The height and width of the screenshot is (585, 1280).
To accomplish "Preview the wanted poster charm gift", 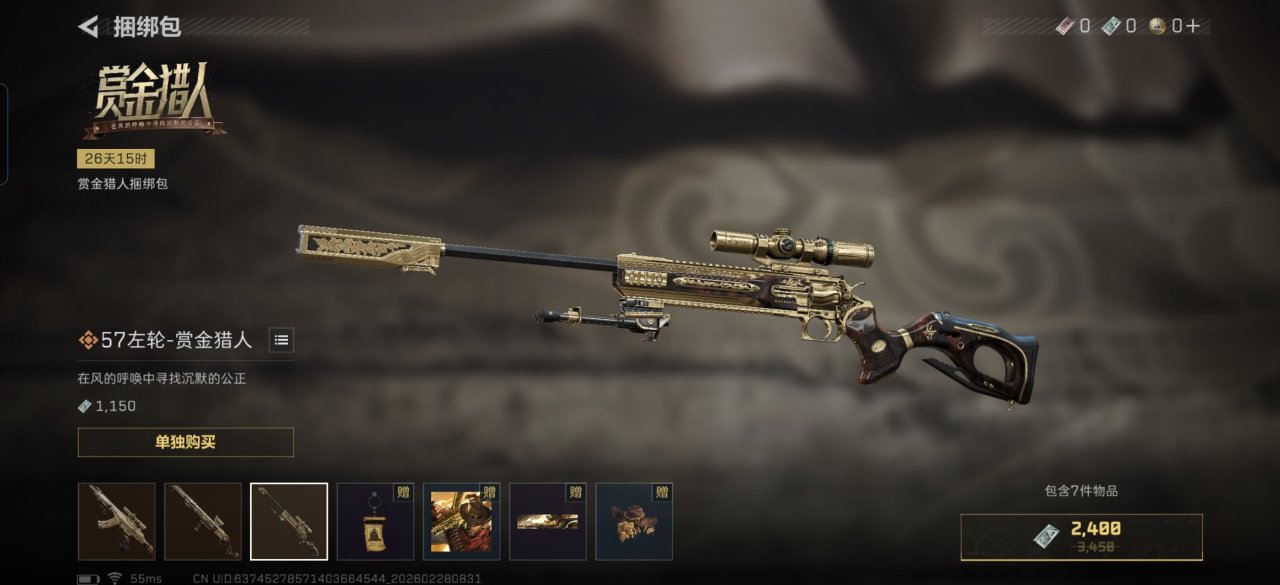I will (375, 521).
